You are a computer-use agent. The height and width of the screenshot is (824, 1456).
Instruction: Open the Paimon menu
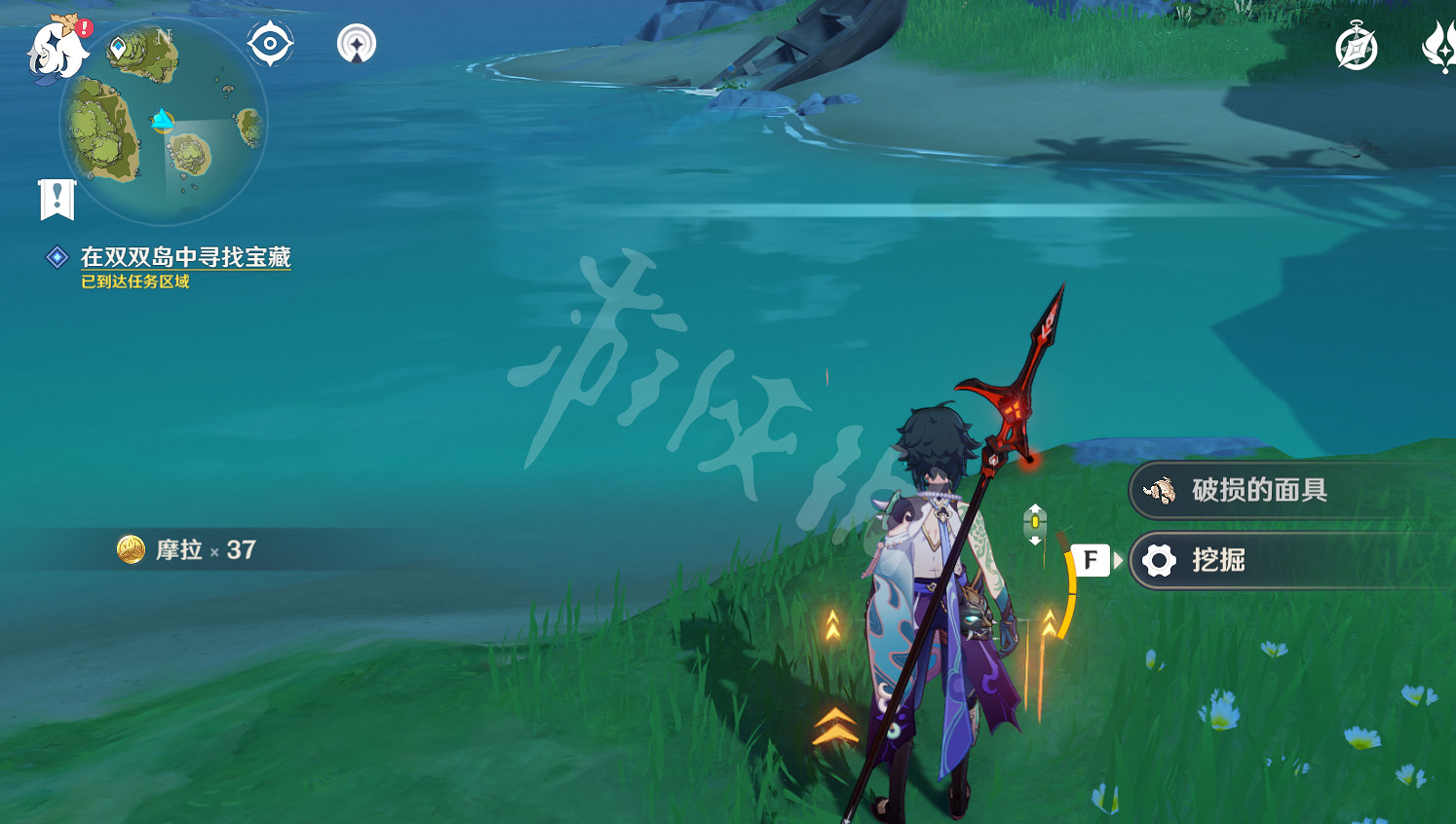[x=56, y=47]
